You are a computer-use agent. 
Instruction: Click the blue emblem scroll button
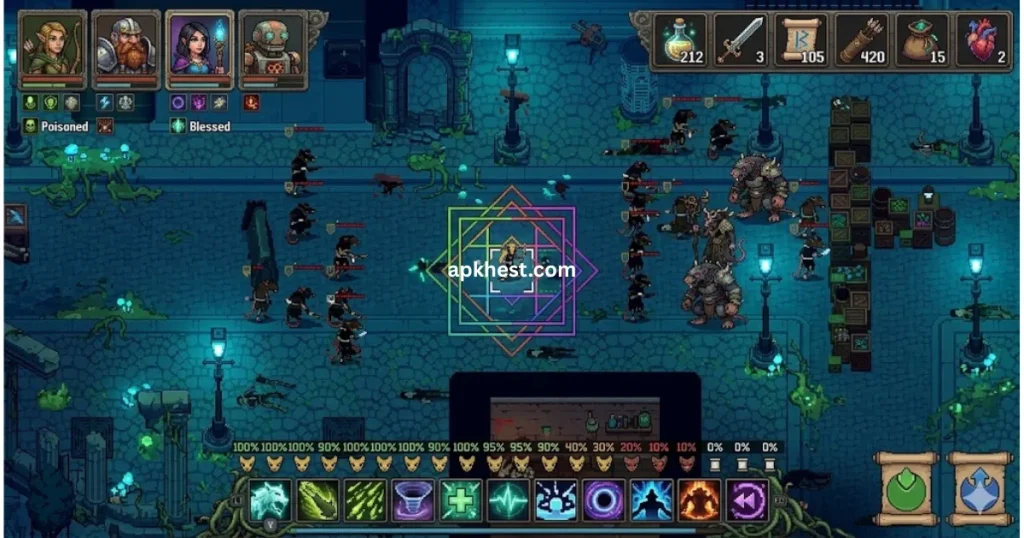coord(980,489)
